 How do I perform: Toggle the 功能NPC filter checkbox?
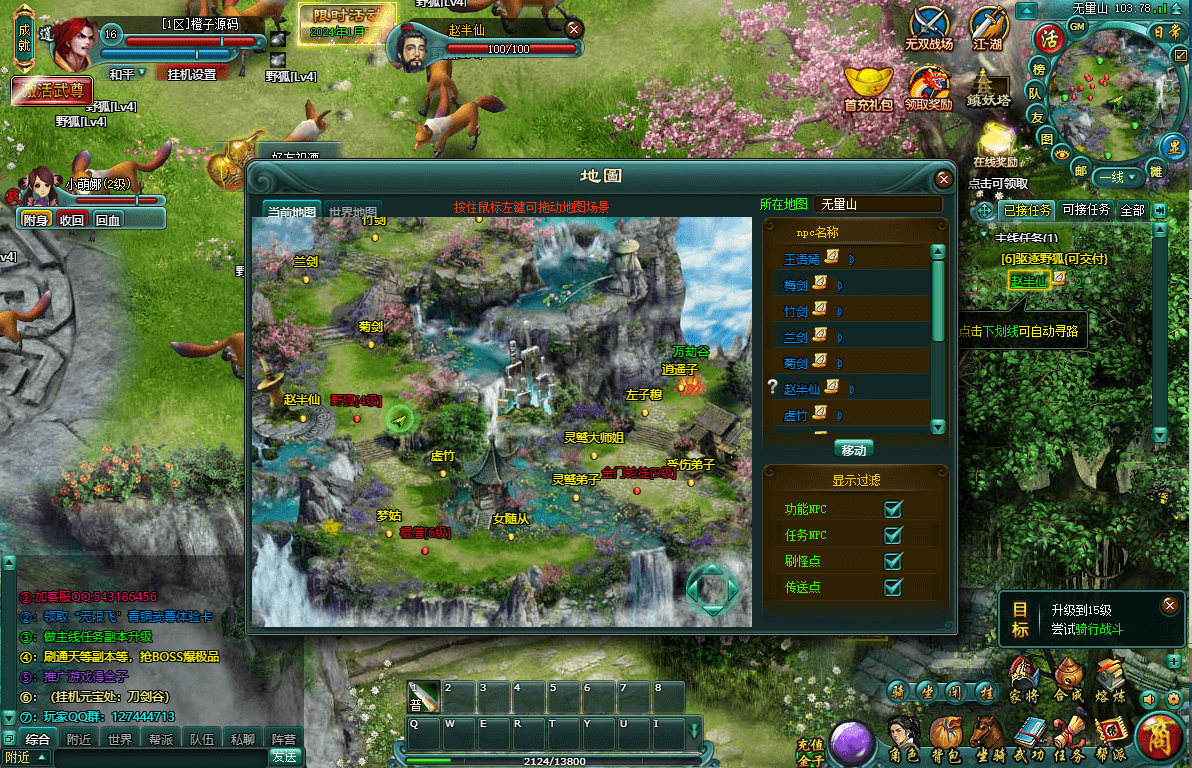893,509
